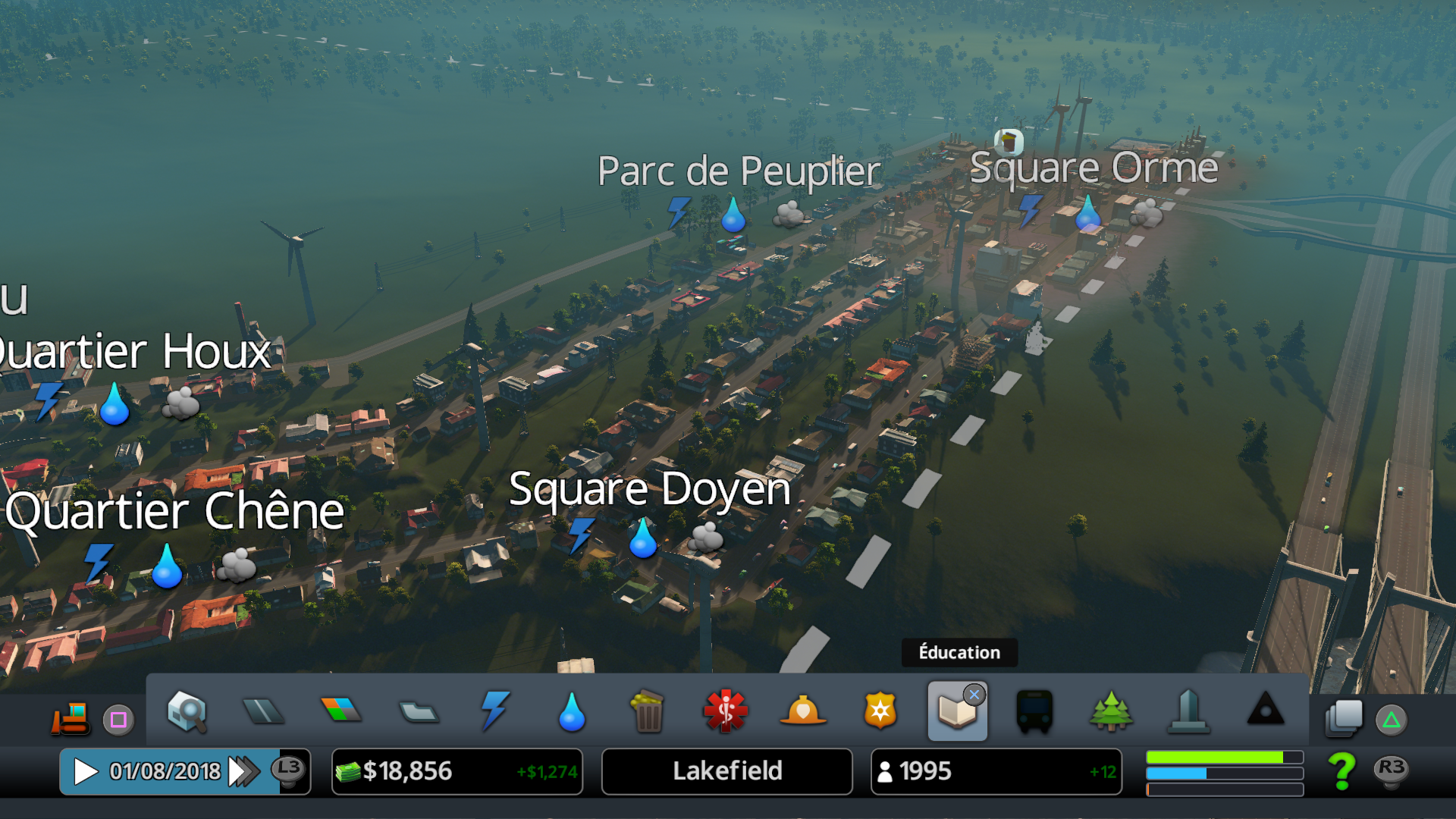Choose the Parks pine trees menu
This screenshot has width=1456, height=819.
pyautogui.click(x=1111, y=711)
